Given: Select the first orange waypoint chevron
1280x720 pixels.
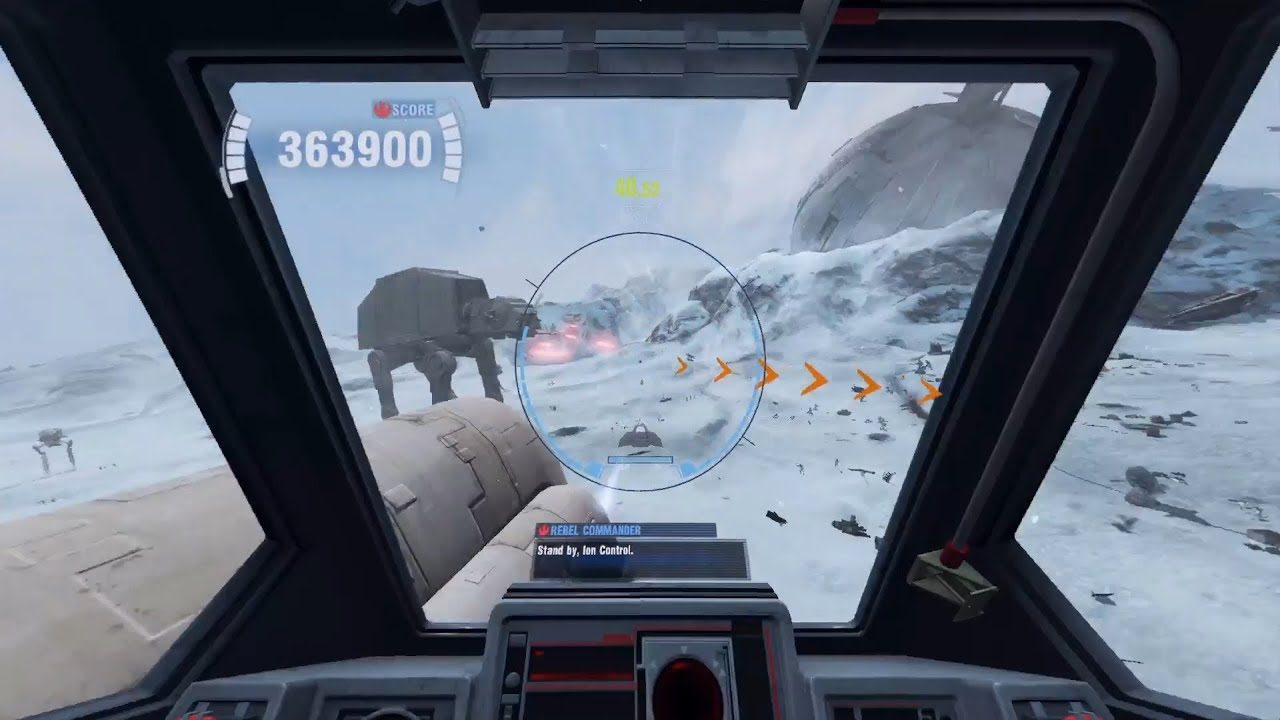Looking at the screenshot, I should 683,368.
